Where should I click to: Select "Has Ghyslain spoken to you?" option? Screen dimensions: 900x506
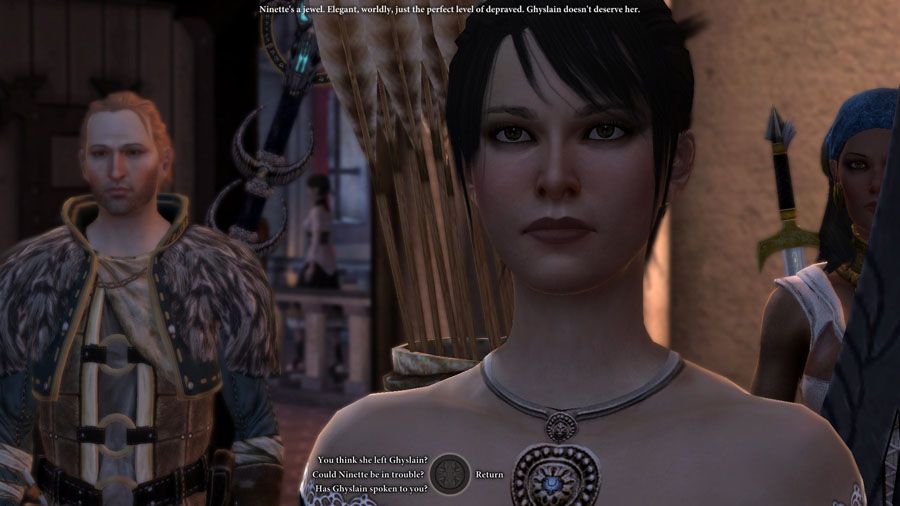click(x=371, y=488)
